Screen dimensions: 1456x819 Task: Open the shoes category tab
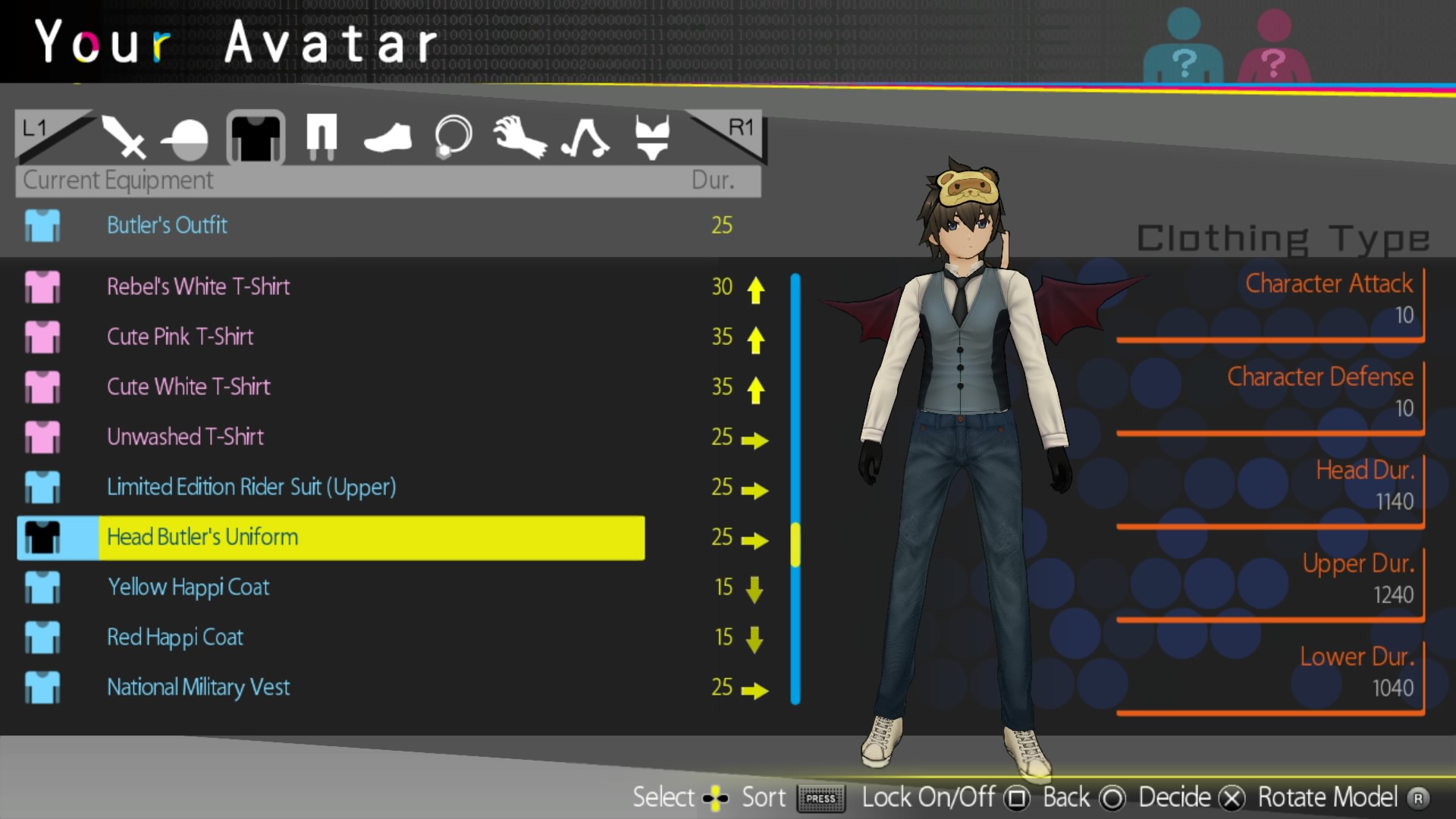[388, 138]
